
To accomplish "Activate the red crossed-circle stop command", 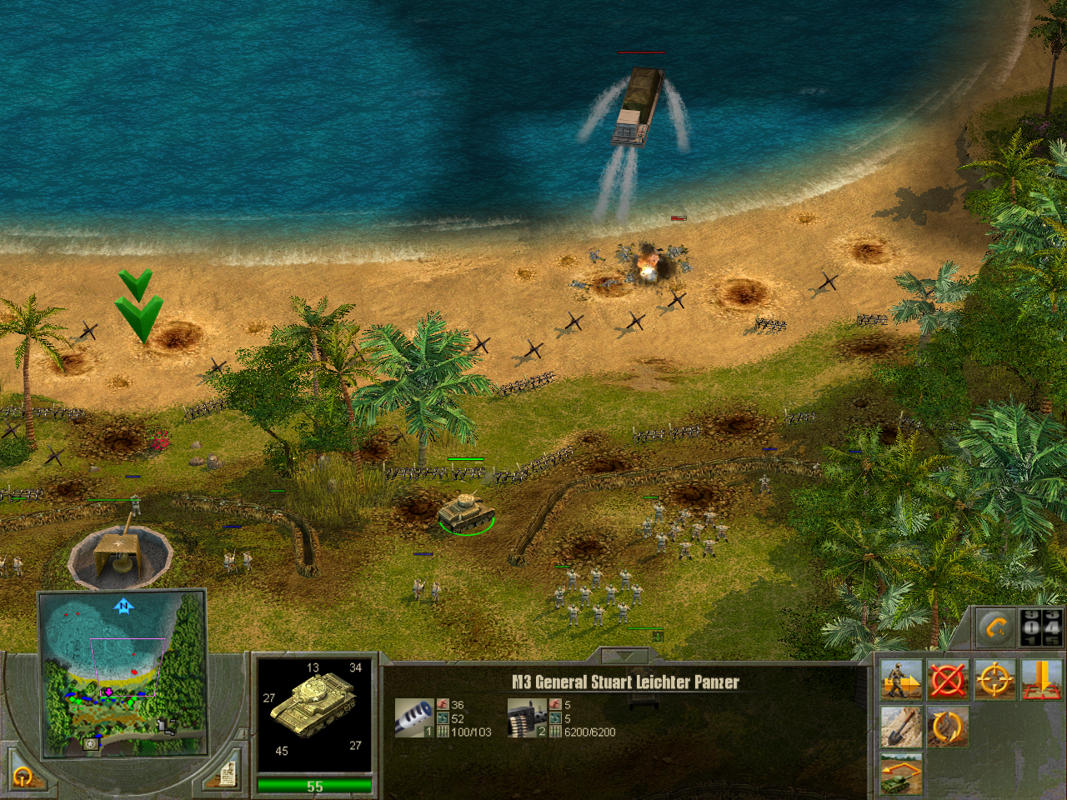I will (947, 679).
